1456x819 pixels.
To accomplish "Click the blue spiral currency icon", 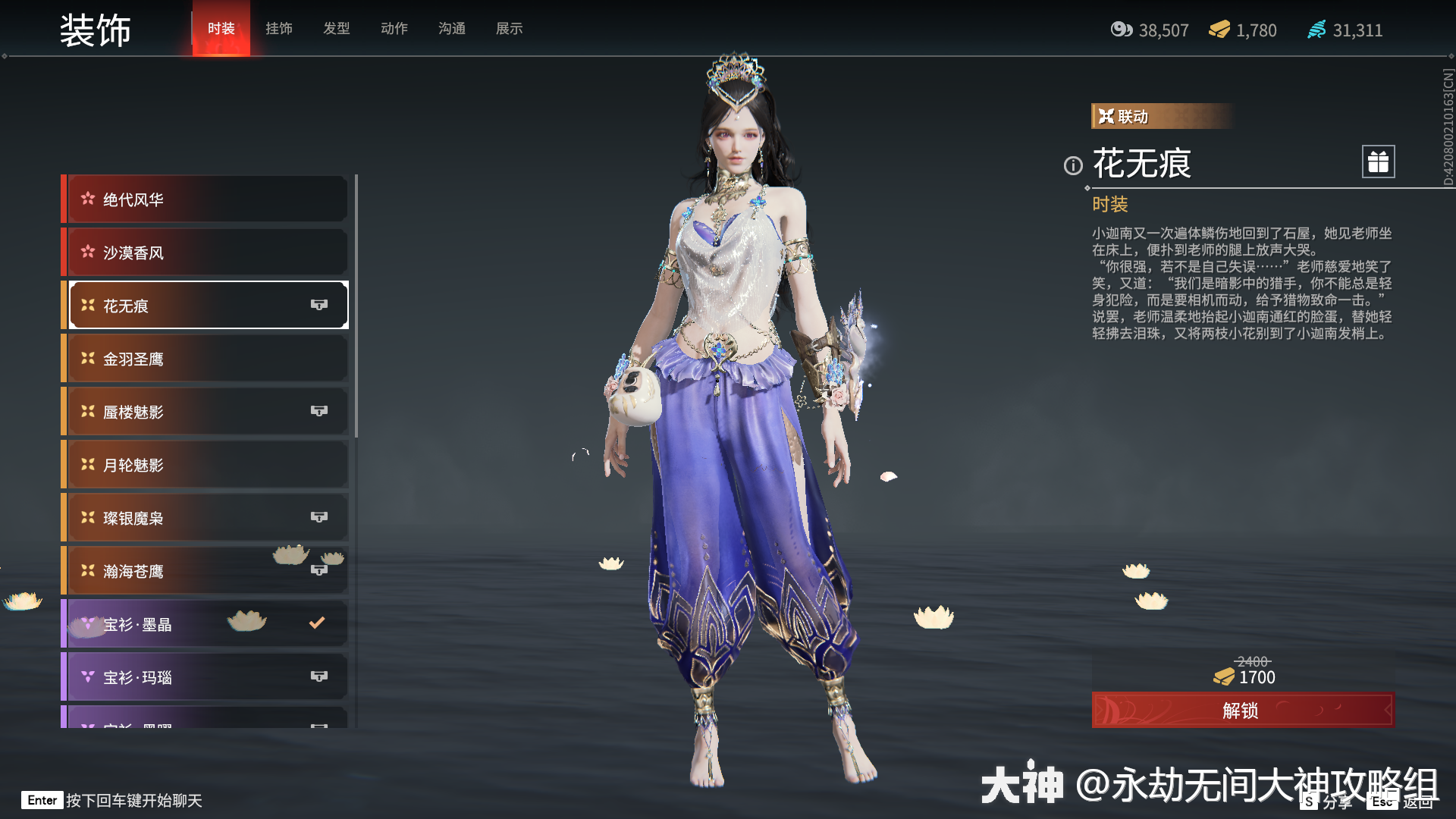I will pyautogui.click(x=1318, y=30).
